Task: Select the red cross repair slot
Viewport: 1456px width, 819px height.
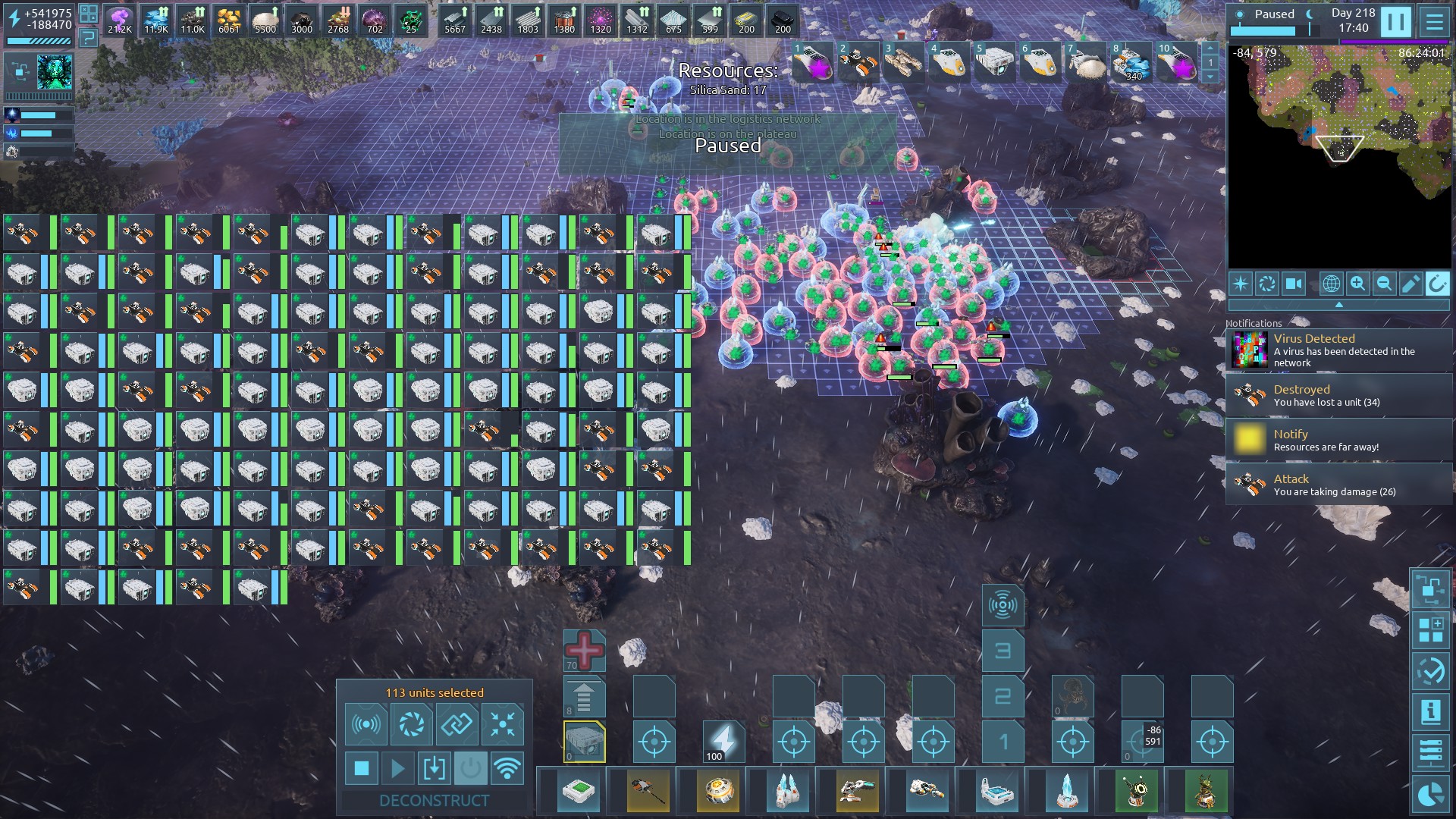Action: point(584,651)
